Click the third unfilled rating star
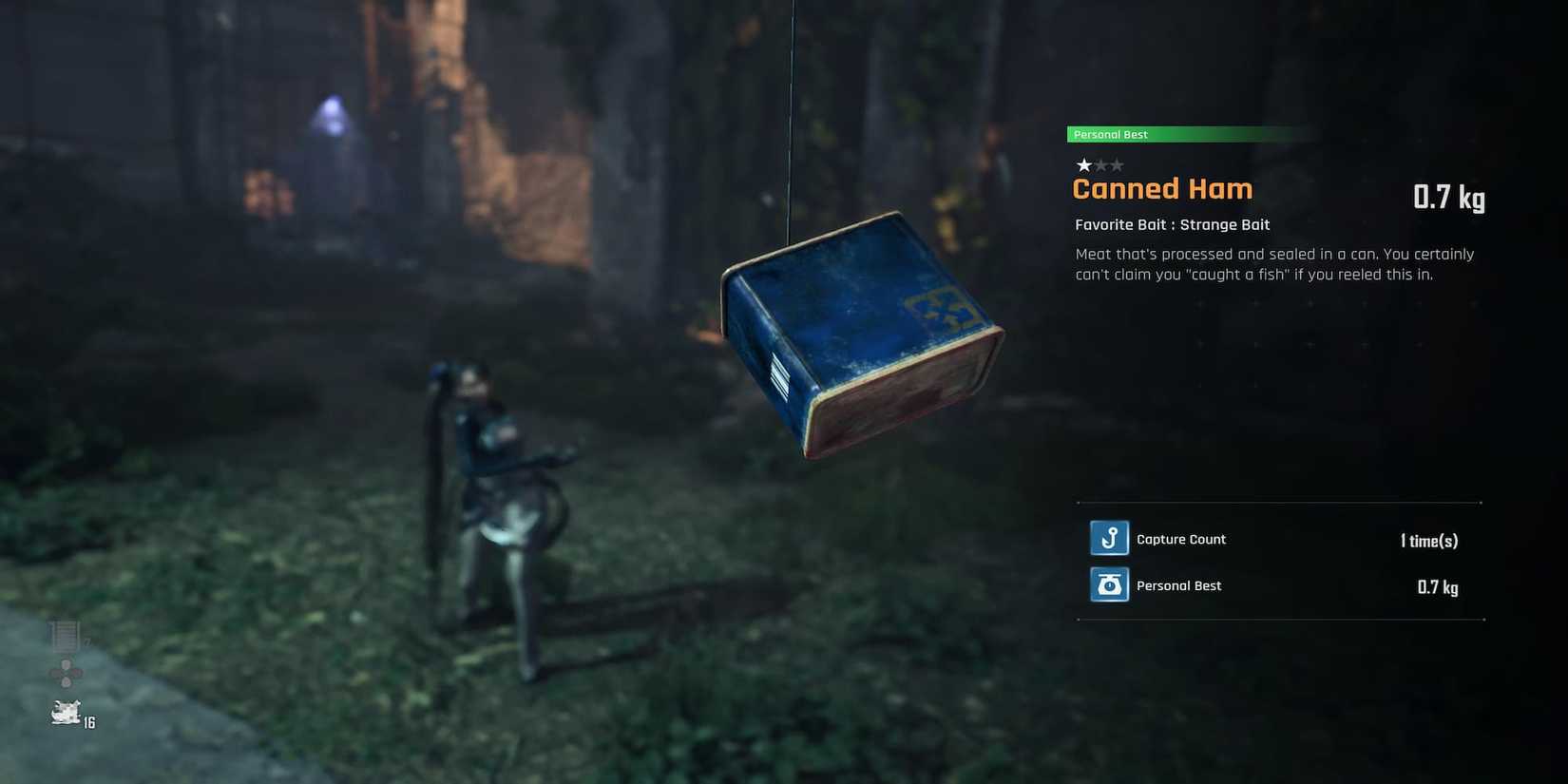Viewport: 1568px width, 784px height. coord(1118,164)
